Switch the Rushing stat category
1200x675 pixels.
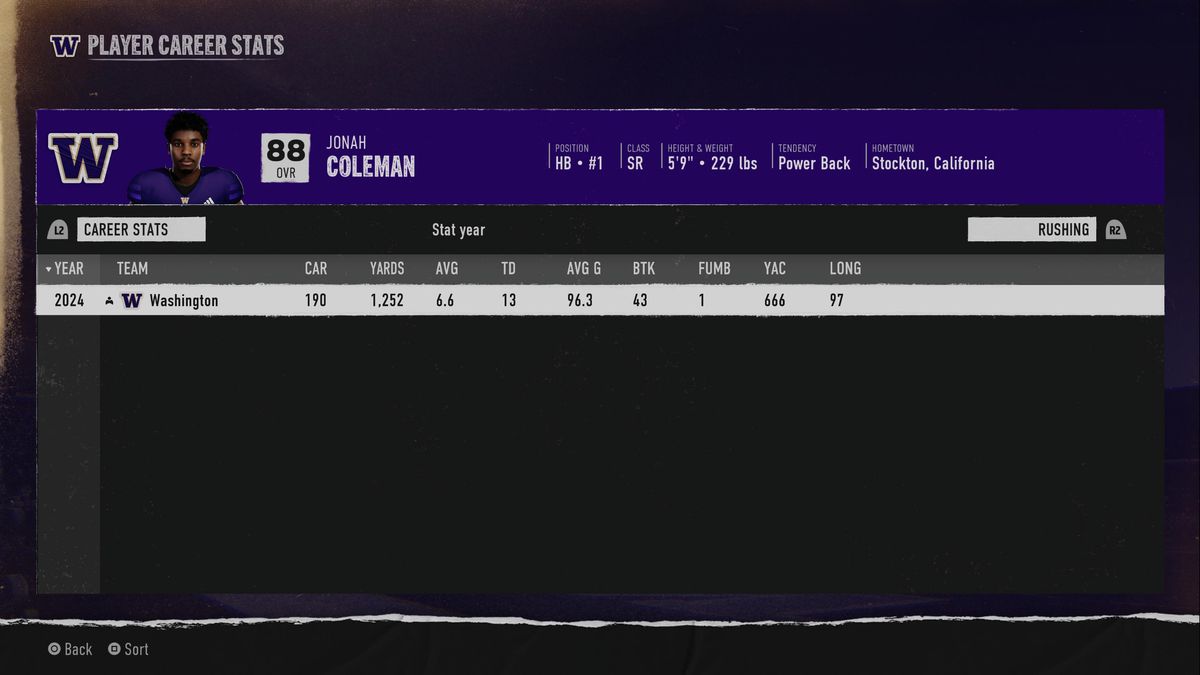[x=1031, y=230]
